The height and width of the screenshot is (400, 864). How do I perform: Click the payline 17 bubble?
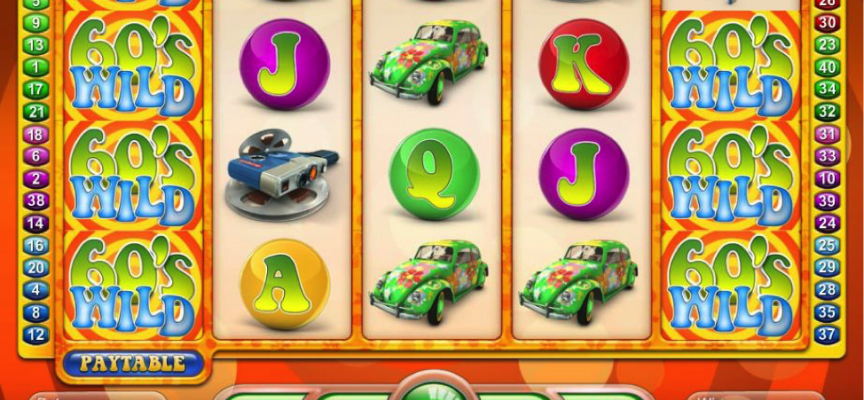point(35,89)
